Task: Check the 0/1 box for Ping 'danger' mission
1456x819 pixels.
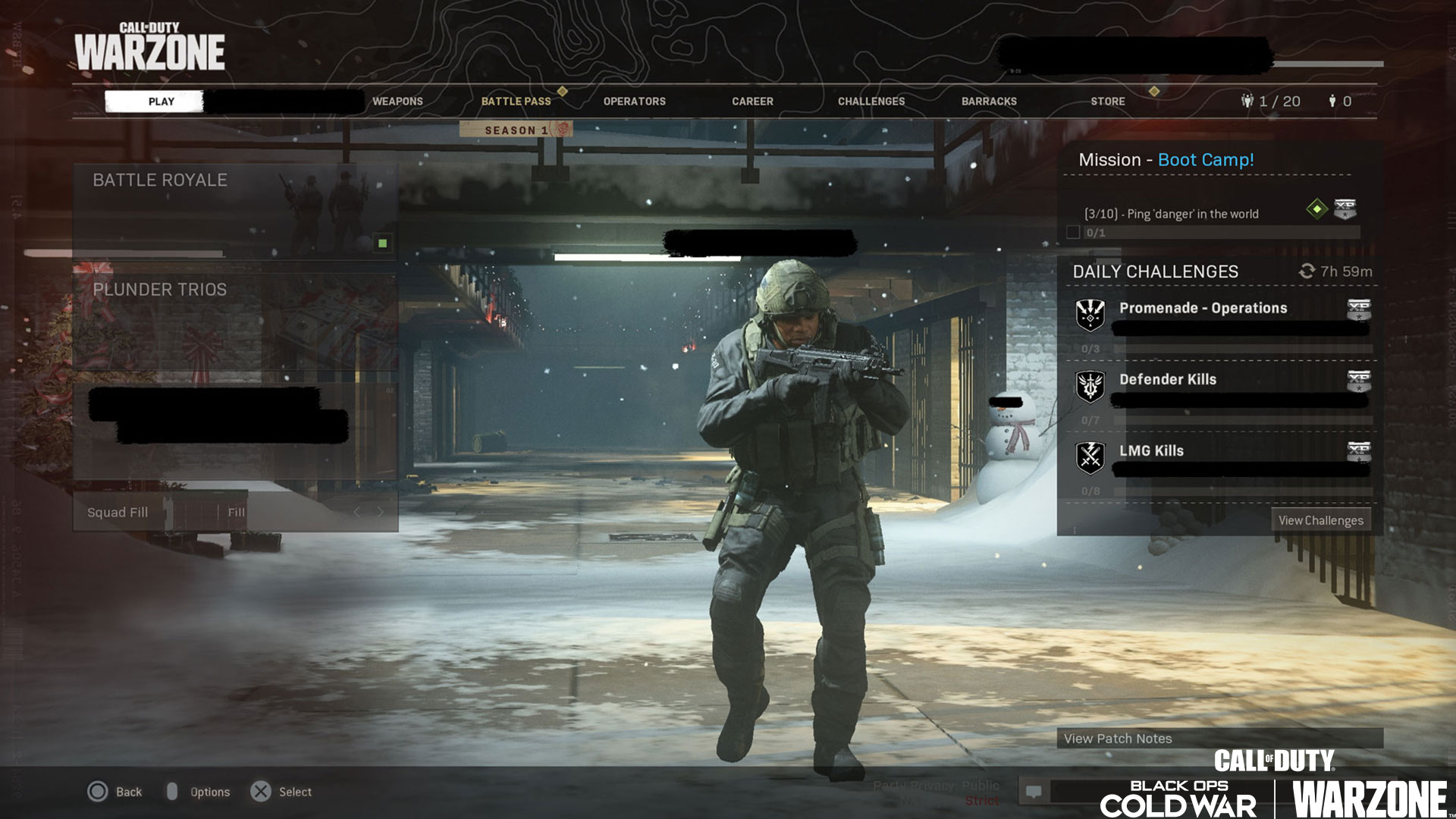Action: coord(1075,234)
